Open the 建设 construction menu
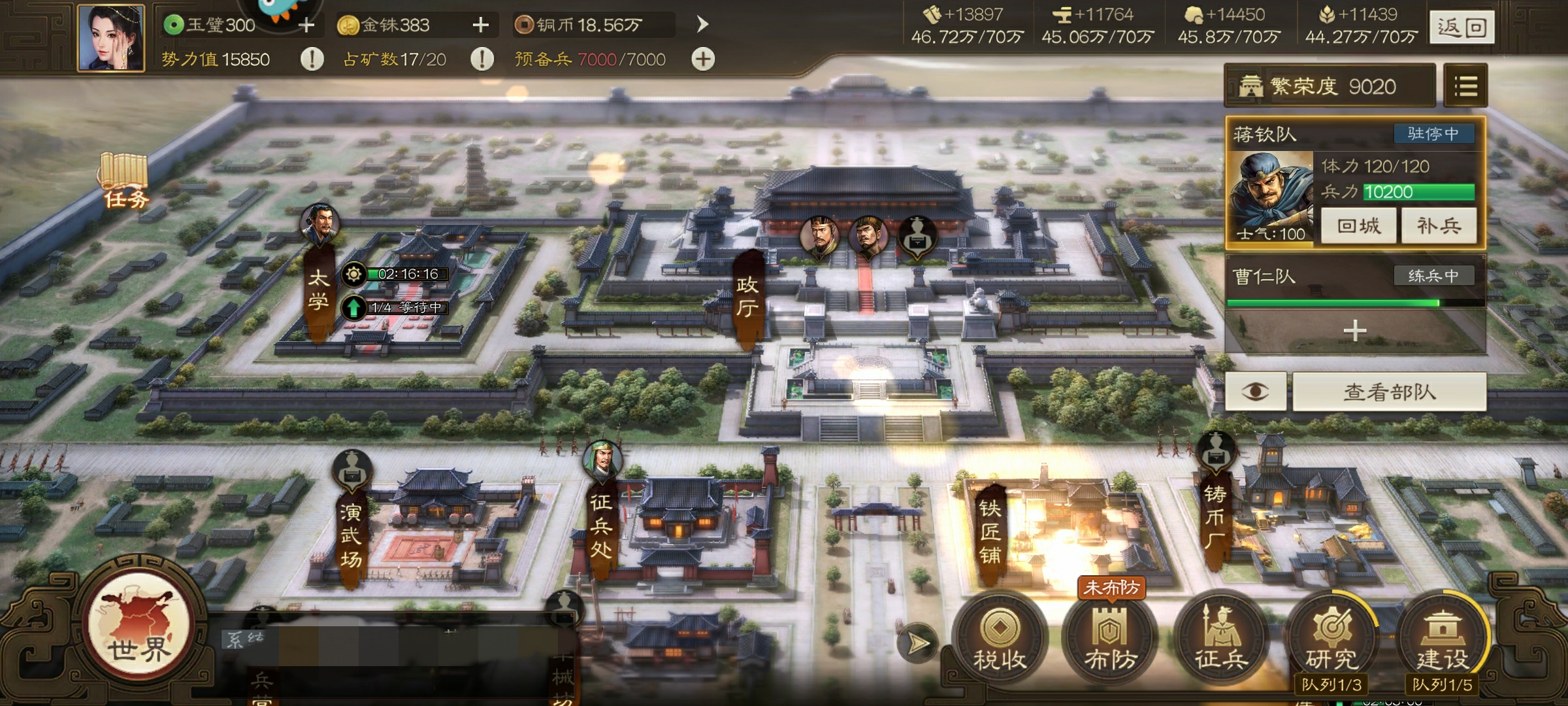Viewport: 1568px width, 706px height. [x=1442, y=638]
